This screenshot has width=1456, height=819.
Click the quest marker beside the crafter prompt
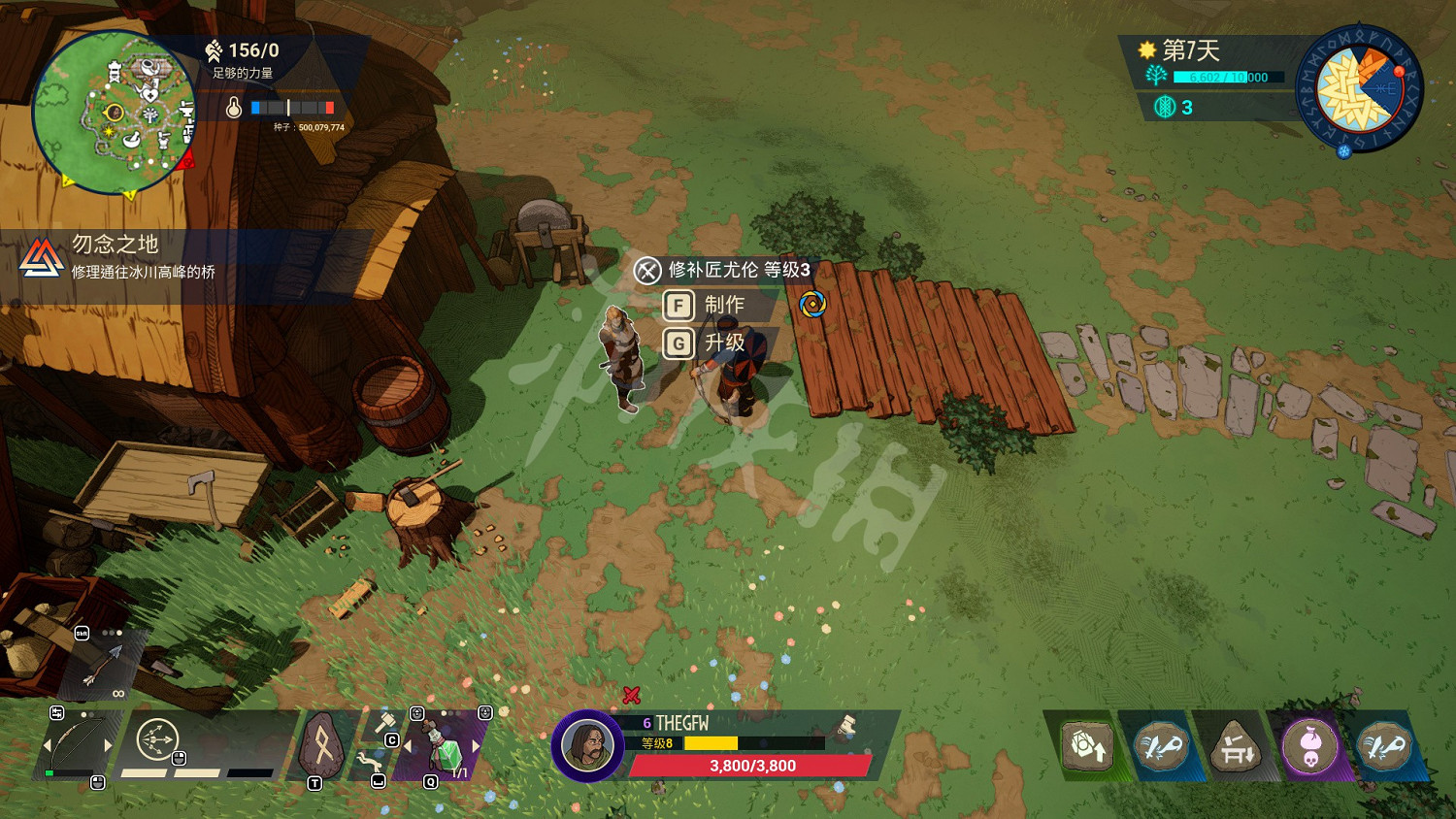812,305
